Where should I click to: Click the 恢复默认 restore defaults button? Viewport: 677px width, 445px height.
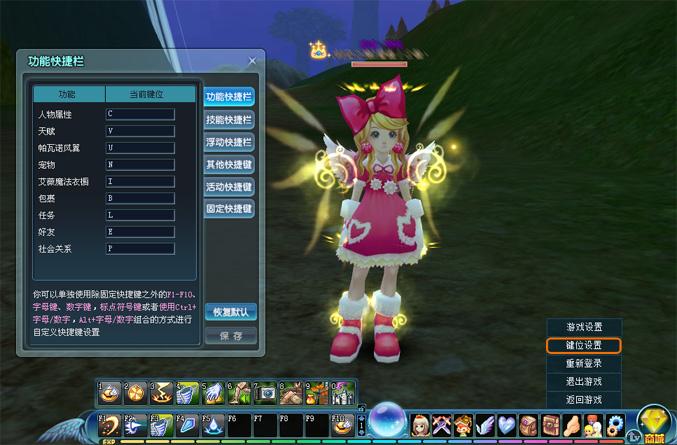[x=230, y=312]
